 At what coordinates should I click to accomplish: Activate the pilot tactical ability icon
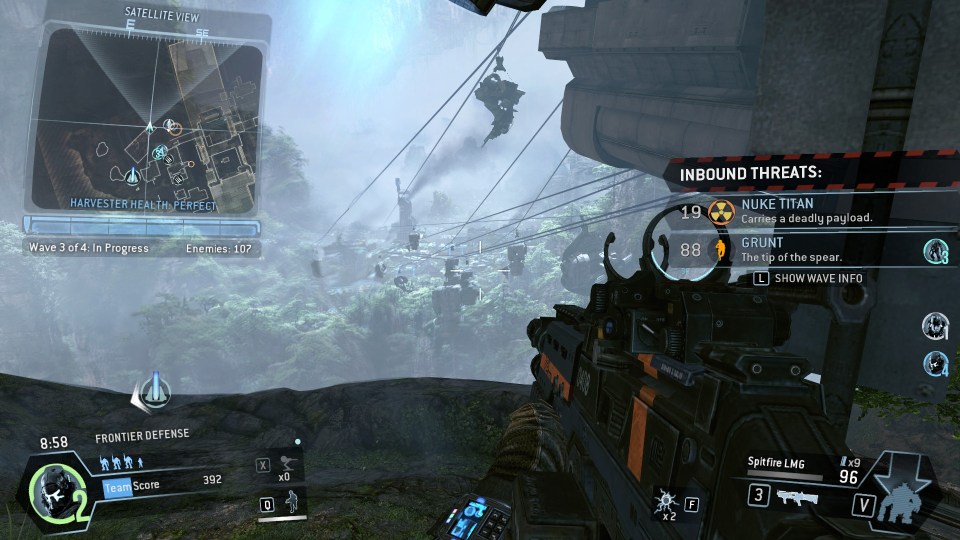(291, 502)
